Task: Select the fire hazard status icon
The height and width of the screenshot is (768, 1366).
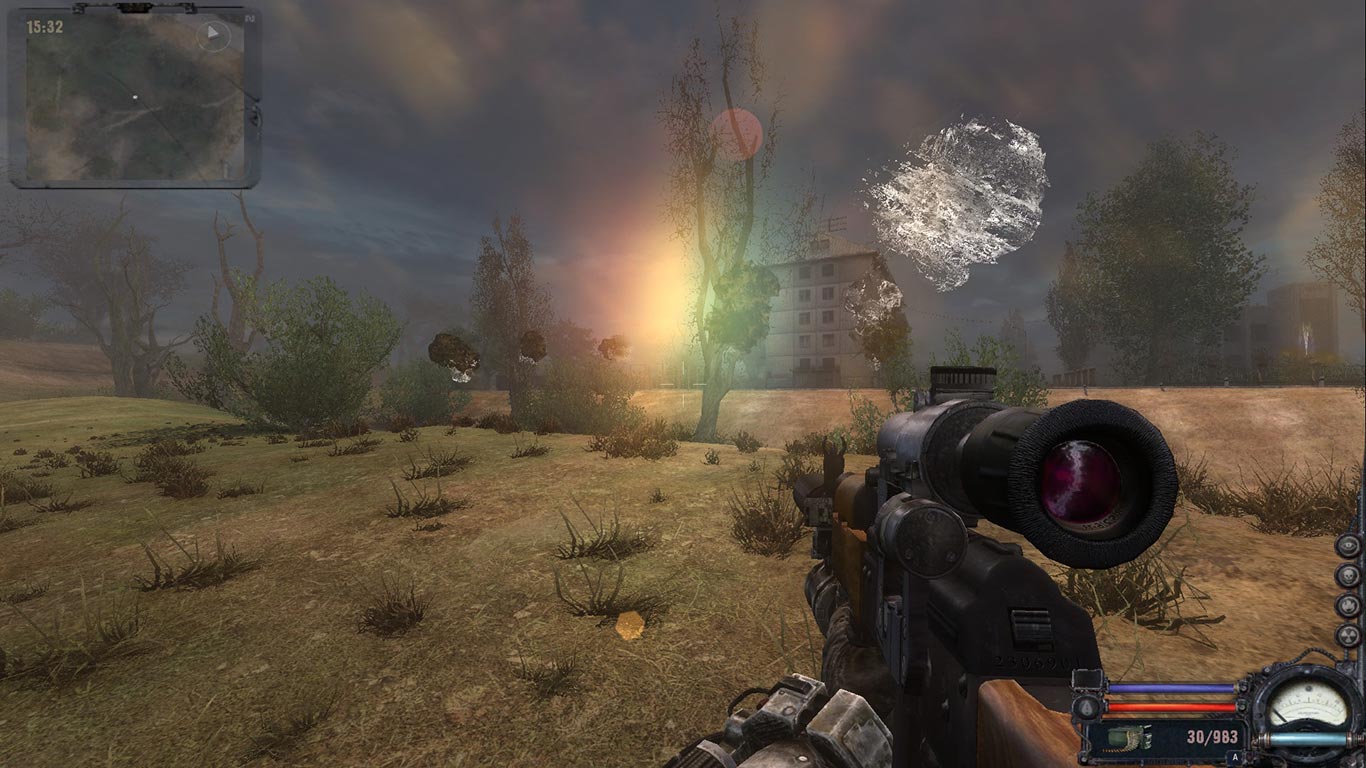Action: click(1348, 606)
